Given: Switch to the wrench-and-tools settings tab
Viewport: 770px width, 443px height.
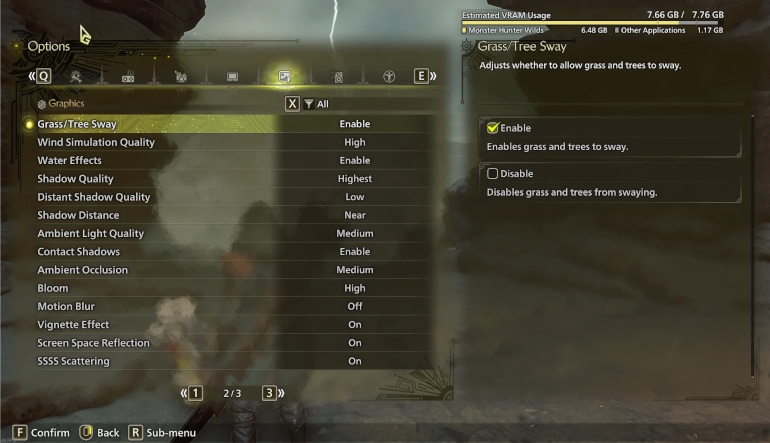Looking at the screenshot, I should (76, 76).
